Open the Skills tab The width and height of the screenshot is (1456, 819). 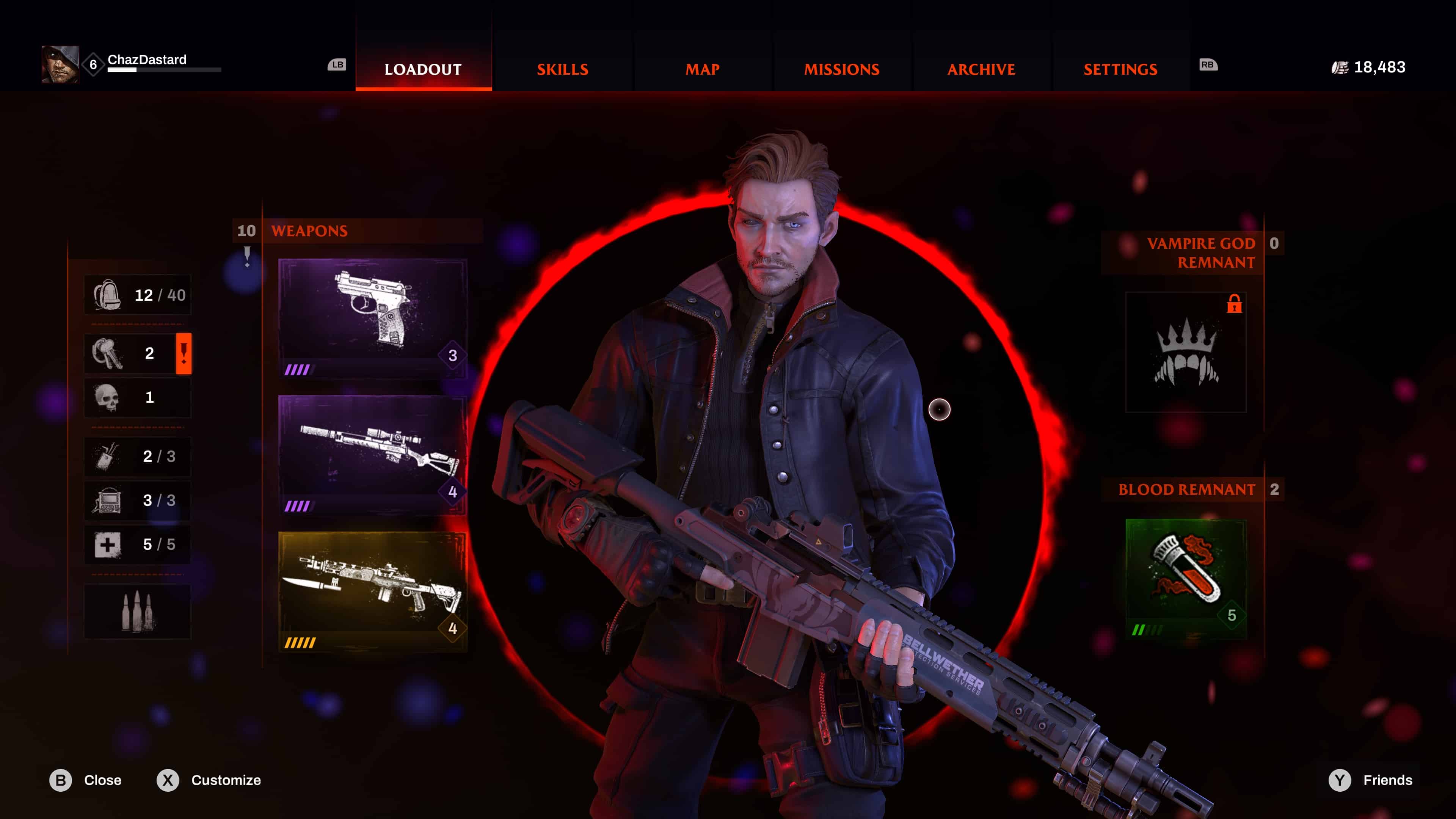(562, 69)
